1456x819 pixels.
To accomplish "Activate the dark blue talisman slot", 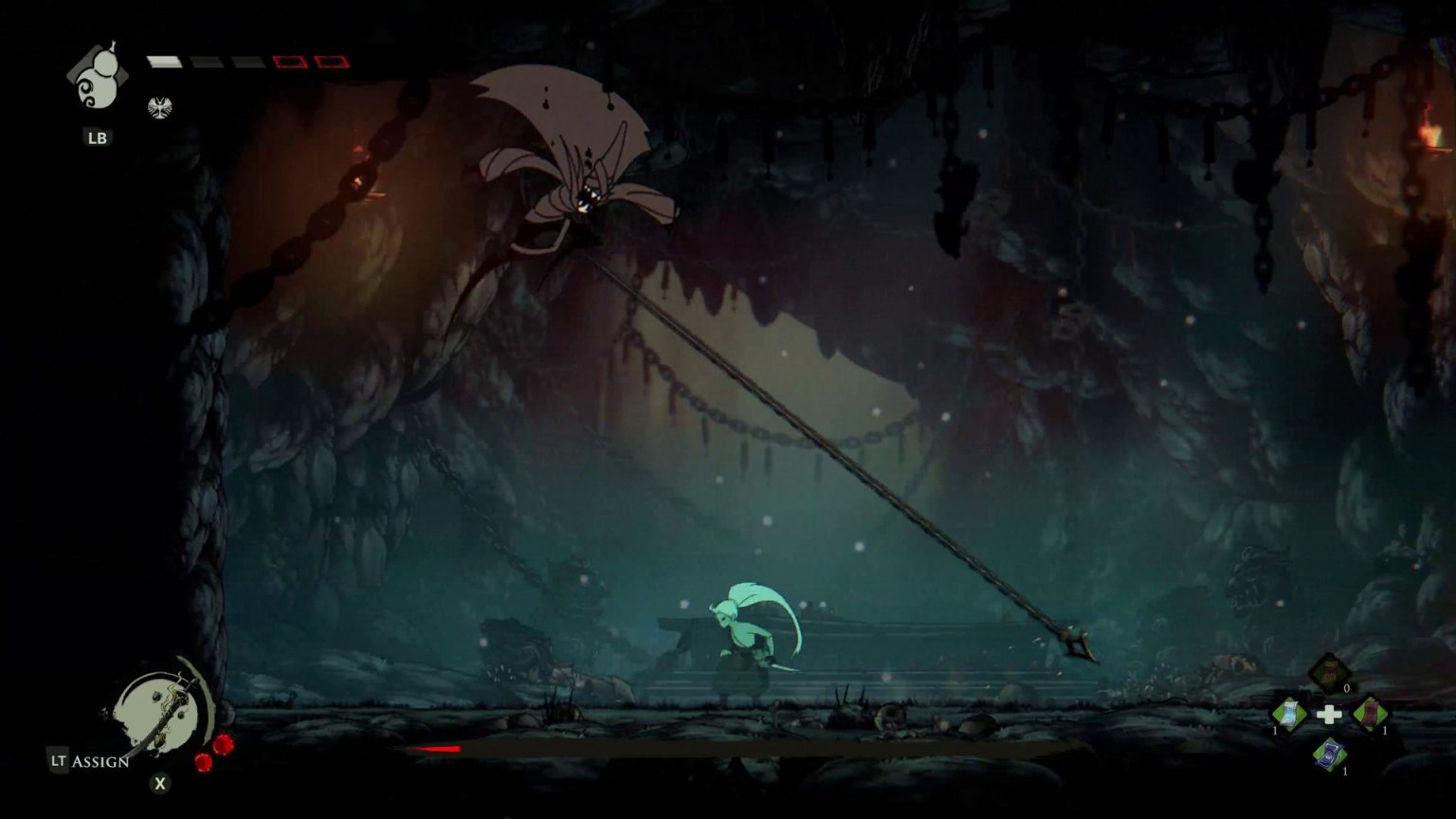I will 1329,755.
